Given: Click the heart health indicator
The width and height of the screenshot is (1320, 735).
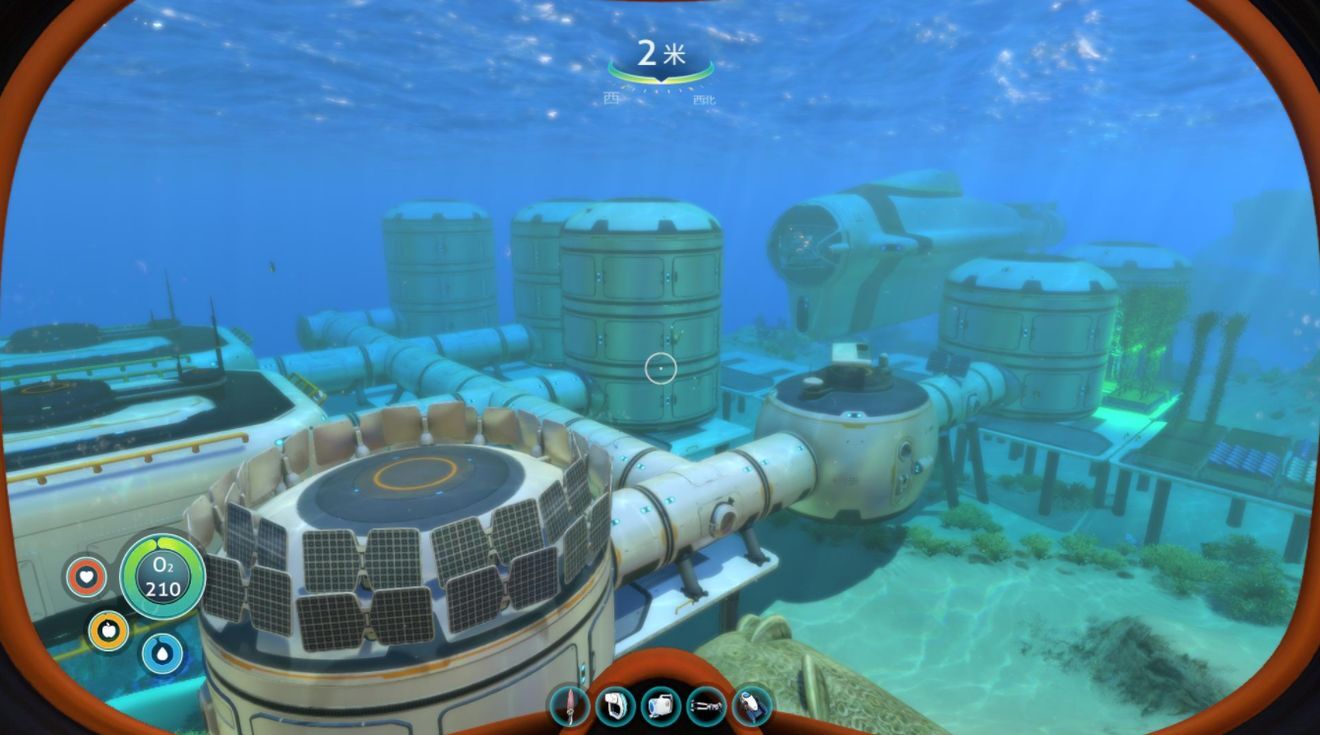Looking at the screenshot, I should click(87, 578).
